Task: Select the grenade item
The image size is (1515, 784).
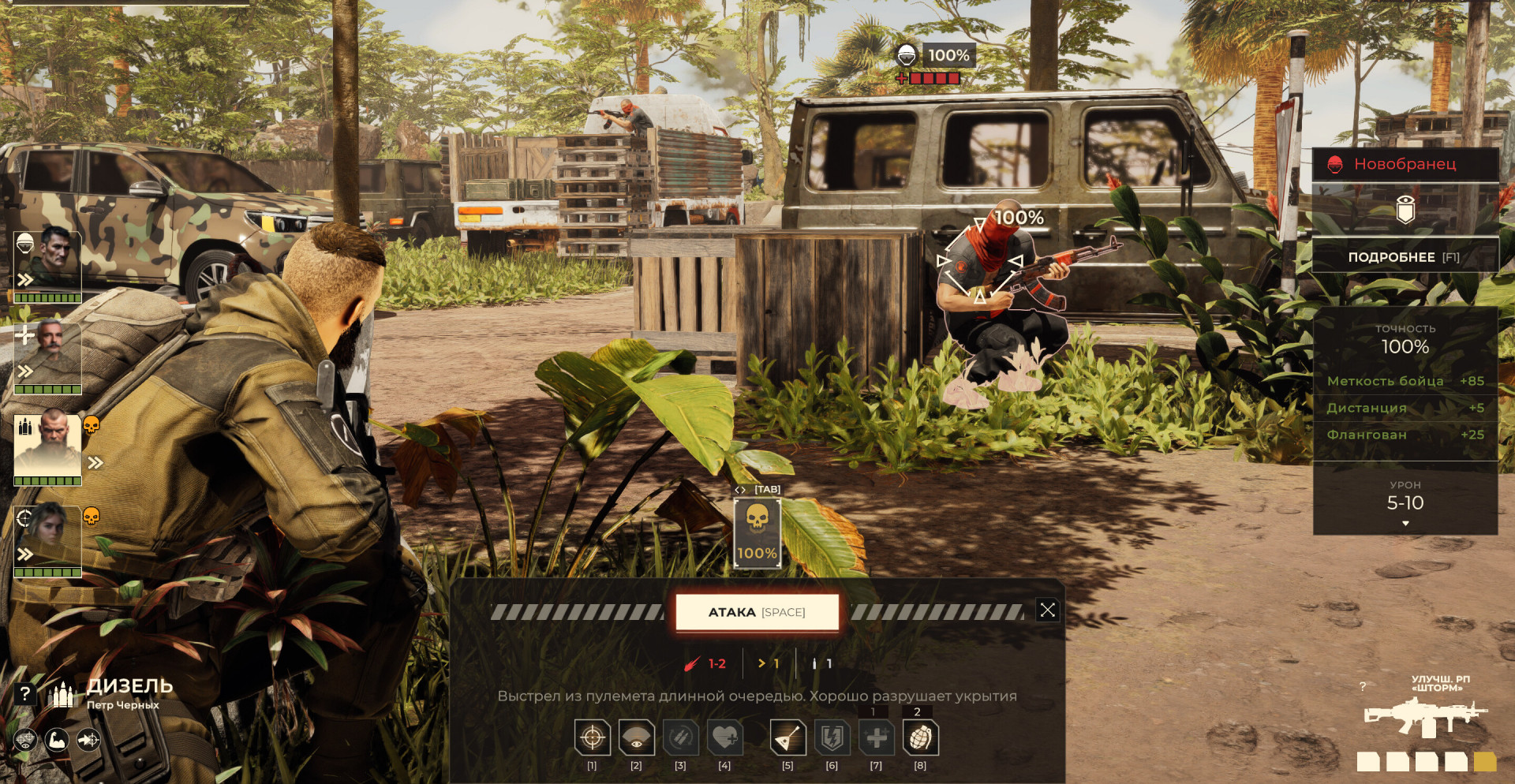Action: point(920,738)
